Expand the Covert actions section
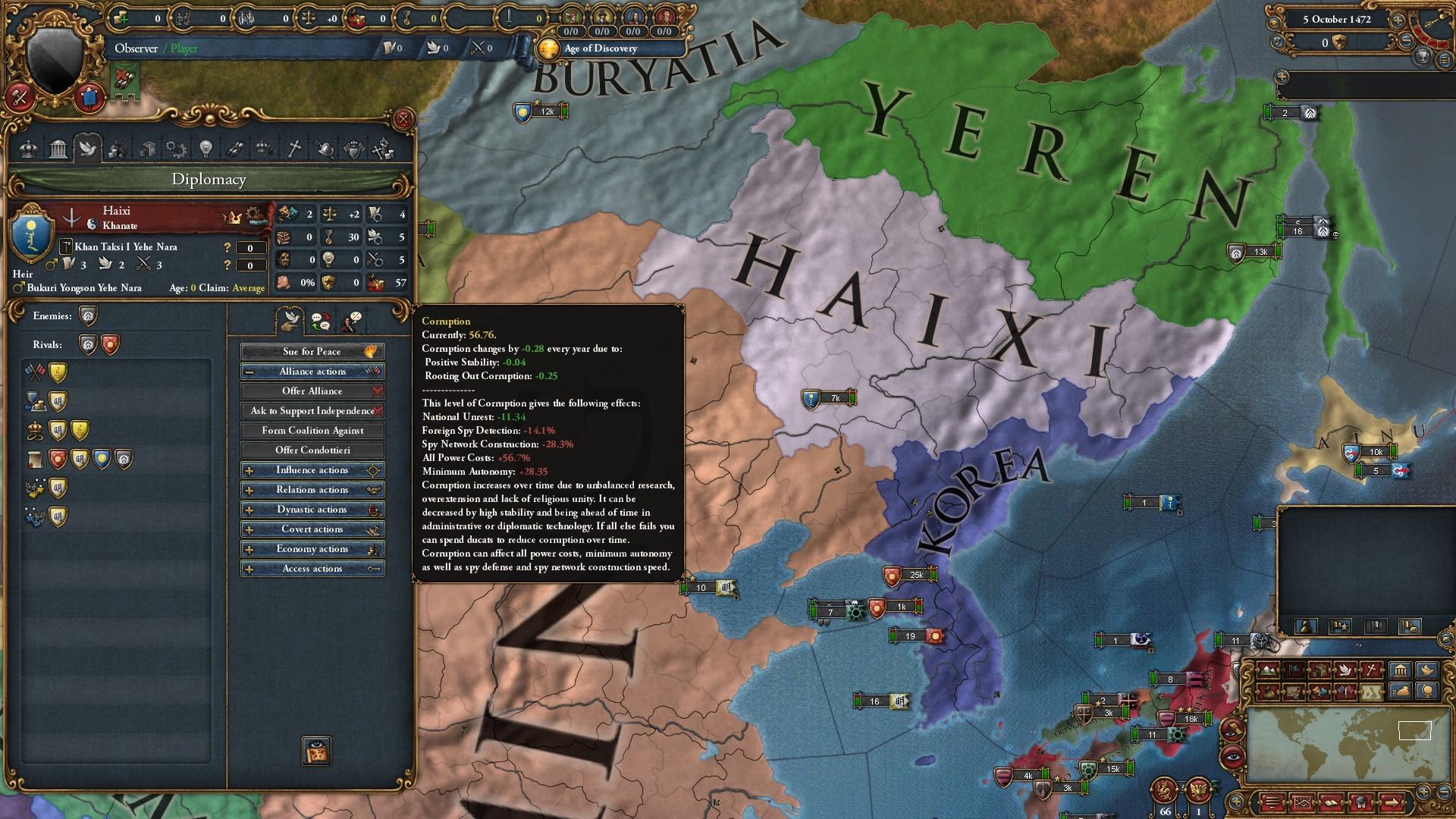The height and width of the screenshot is (819, 1456). (x=312, y=529)
